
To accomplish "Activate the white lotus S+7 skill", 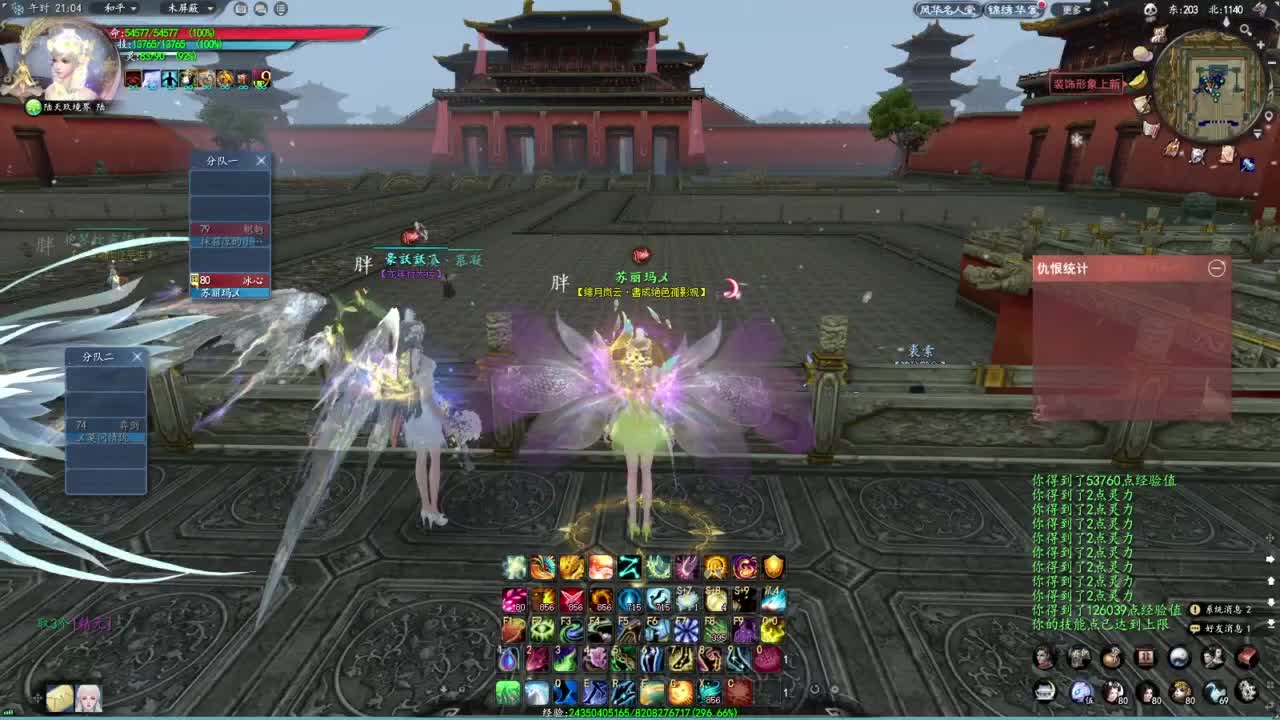I will (x=687, y=599).
